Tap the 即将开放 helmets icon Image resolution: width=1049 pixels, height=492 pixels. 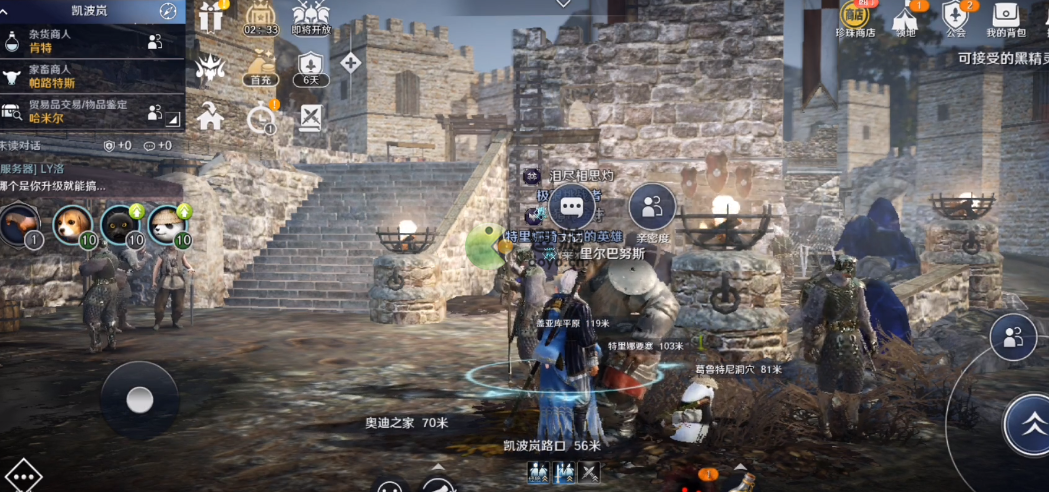[311, 17]
